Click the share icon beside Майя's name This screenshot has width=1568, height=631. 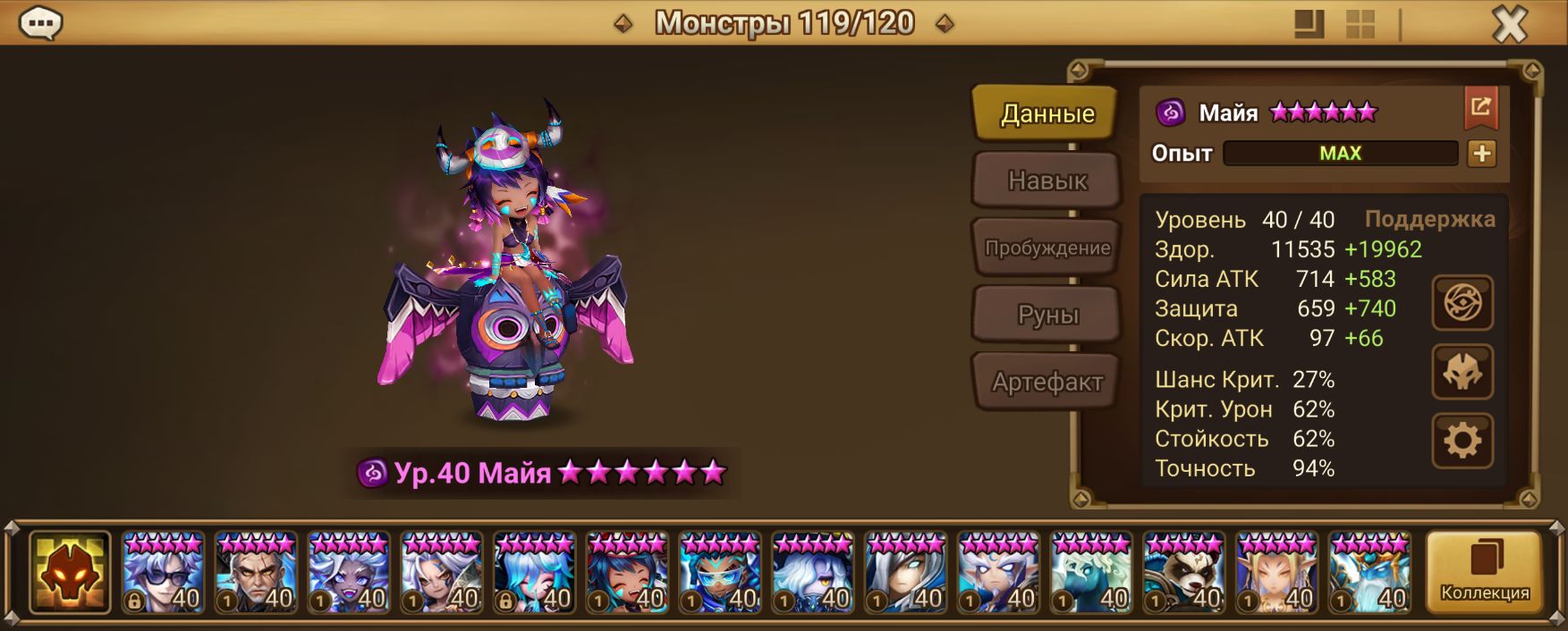pyautogui.click(x=1480, y=108)
